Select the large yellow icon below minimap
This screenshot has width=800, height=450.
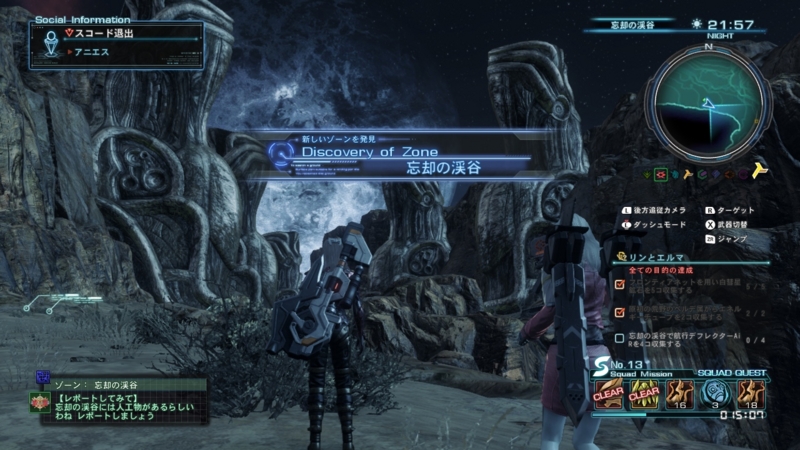click(758, 172)
